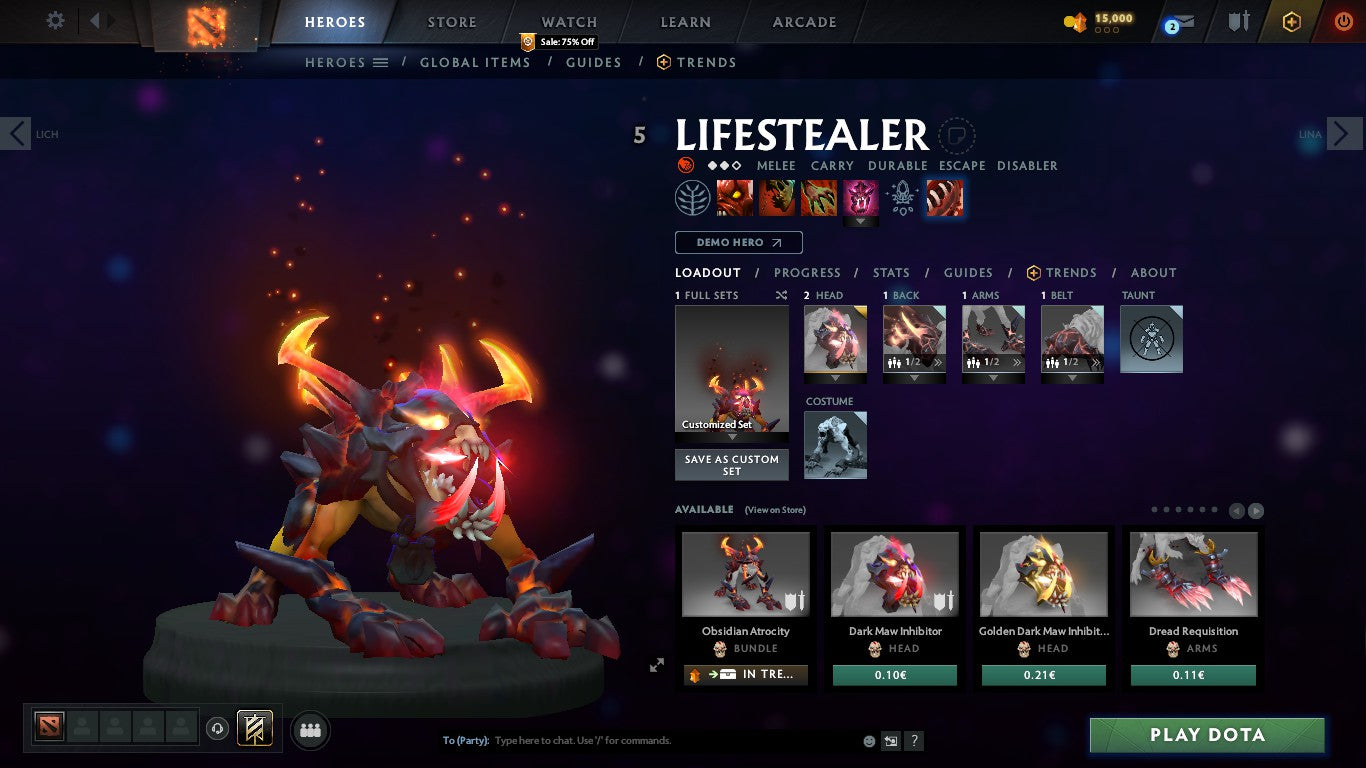Toggle fullscreen expand arrow on hero preview
Screen dimensions: 1366x768
657,664
